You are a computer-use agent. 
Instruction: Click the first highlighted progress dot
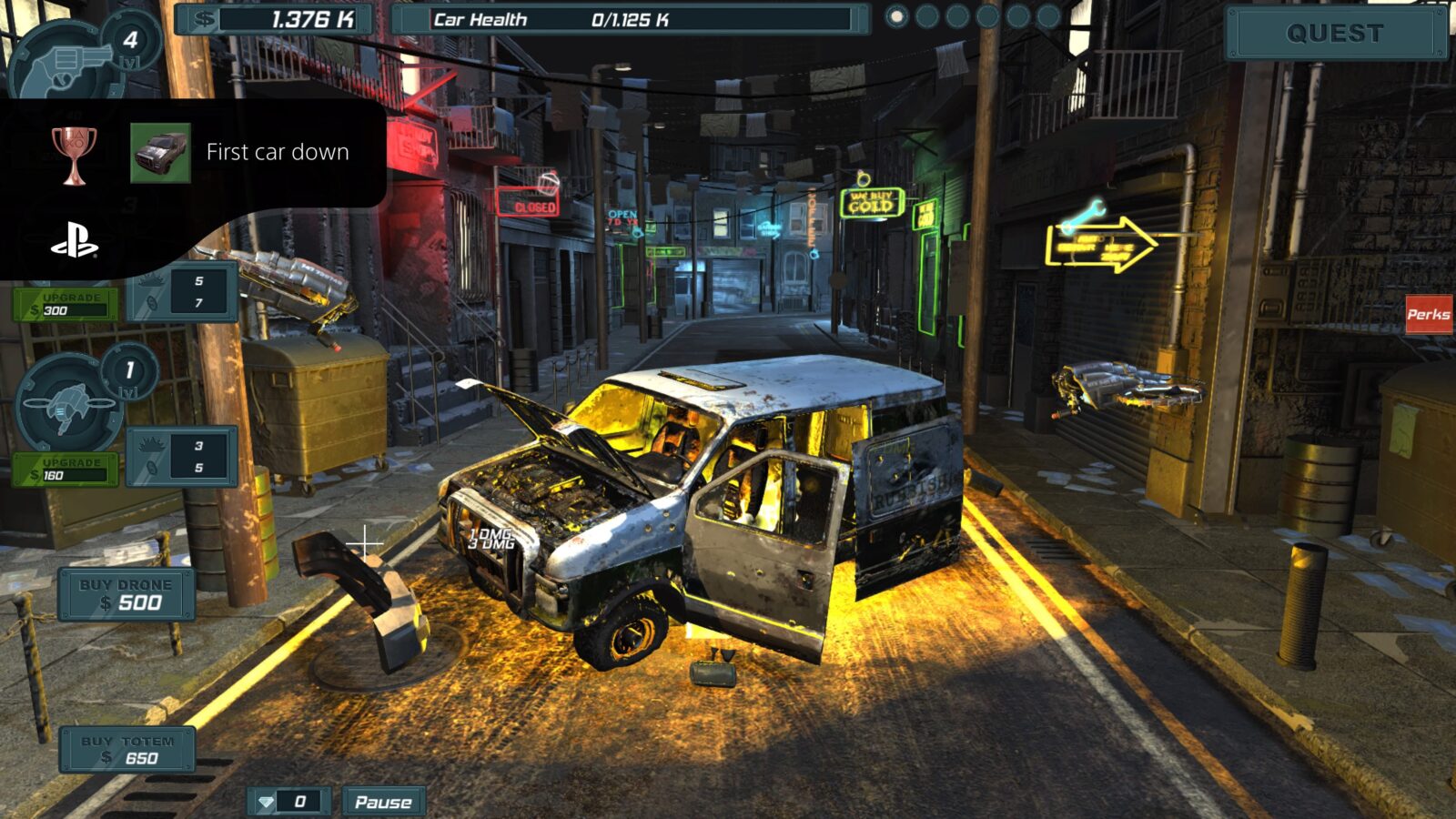coord(895,15)
